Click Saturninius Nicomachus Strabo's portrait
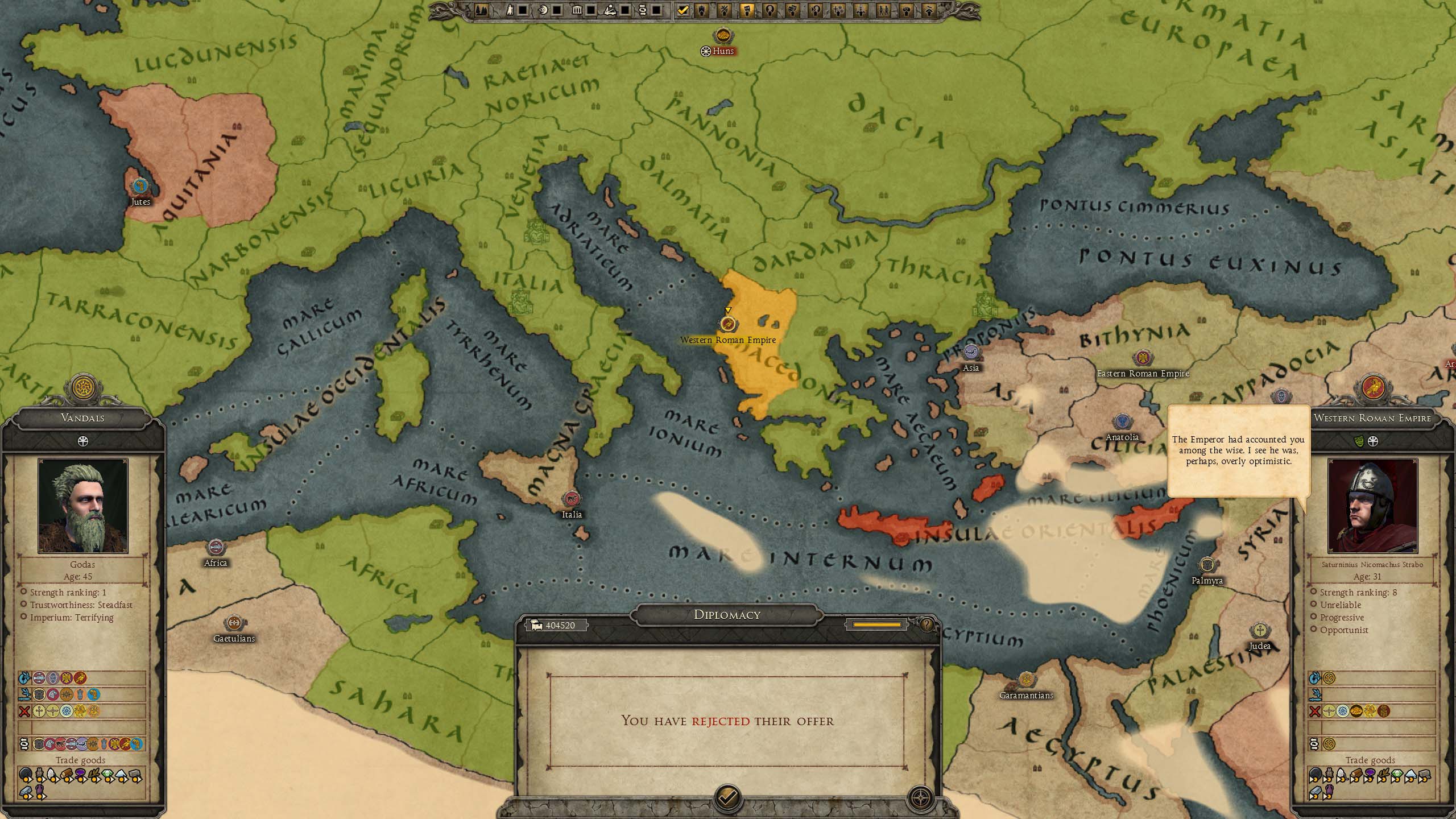 coord(1372,506)
